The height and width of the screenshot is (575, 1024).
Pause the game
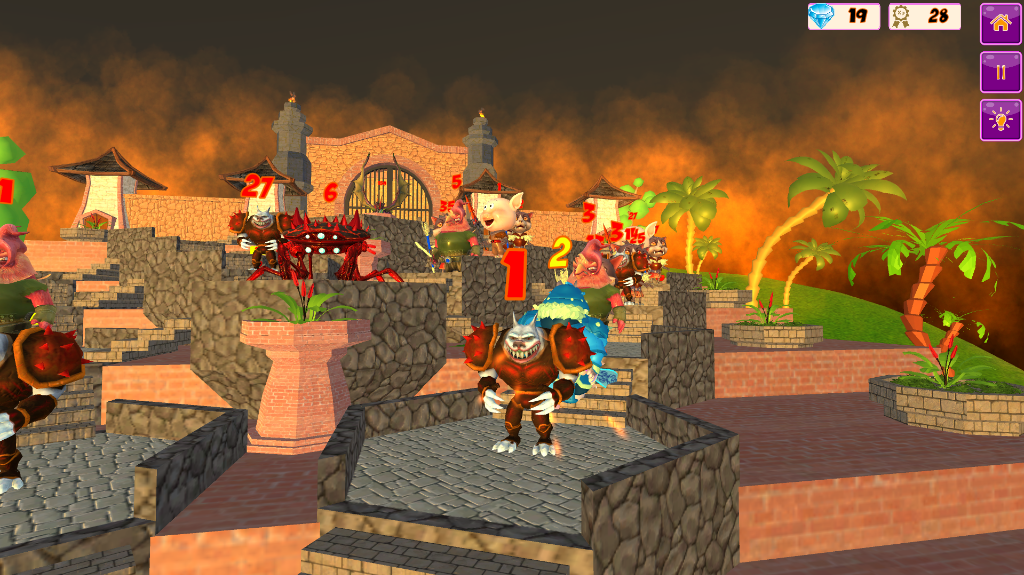(1000, 72)
